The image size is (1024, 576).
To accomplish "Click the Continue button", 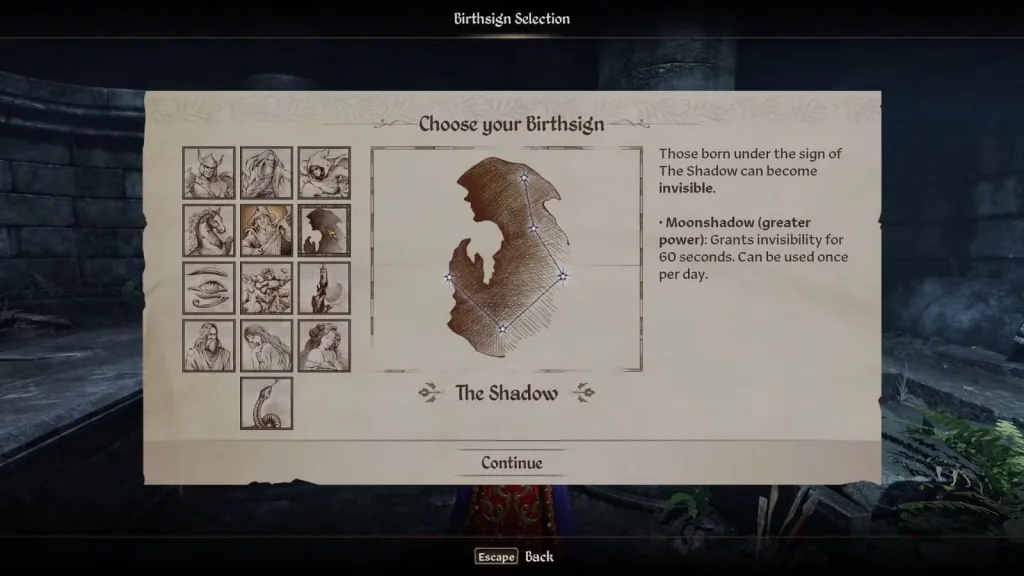I will click(511, 463).
